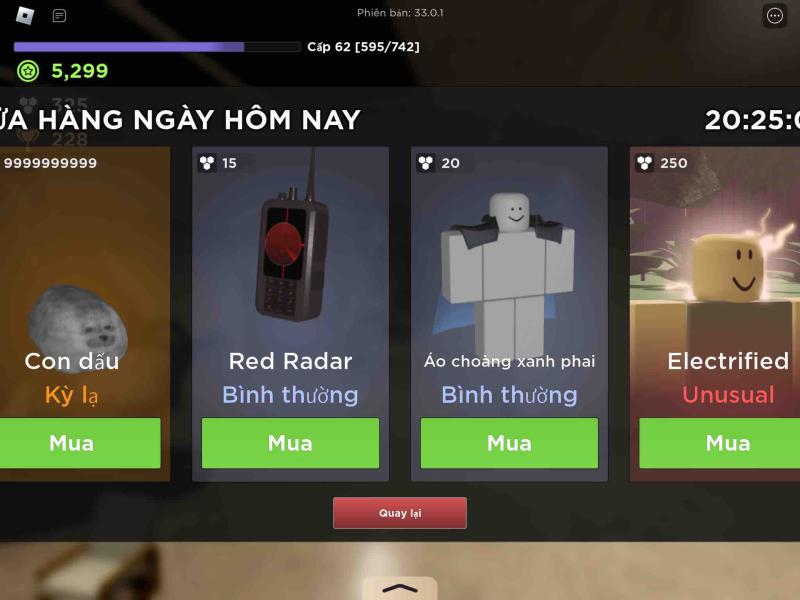The height and width of the screenshot is (600, 800).
Task: Buy the Red Radar item
Action: 290,443
